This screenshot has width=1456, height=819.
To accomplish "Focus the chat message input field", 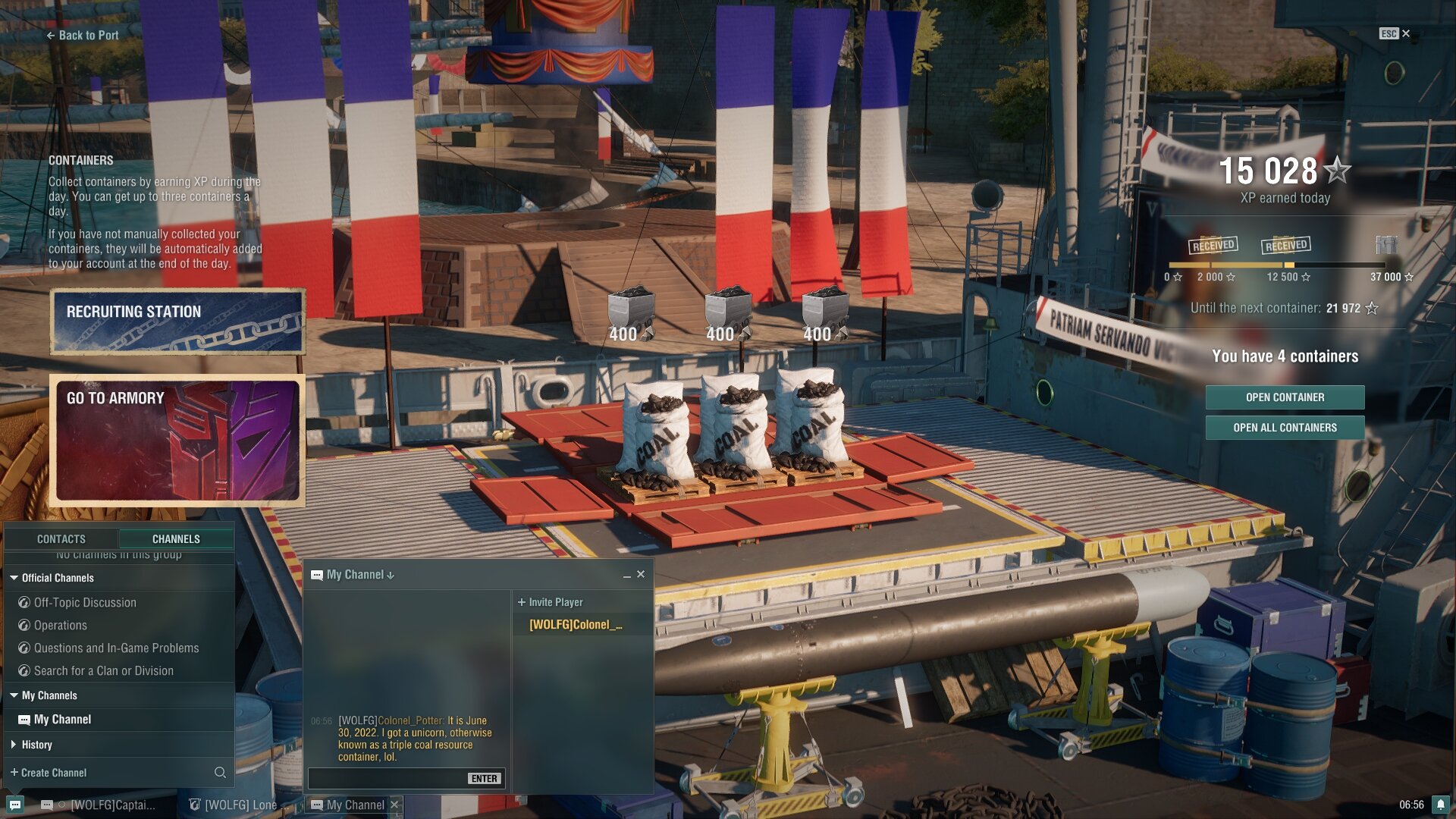I will coord(387,779).
